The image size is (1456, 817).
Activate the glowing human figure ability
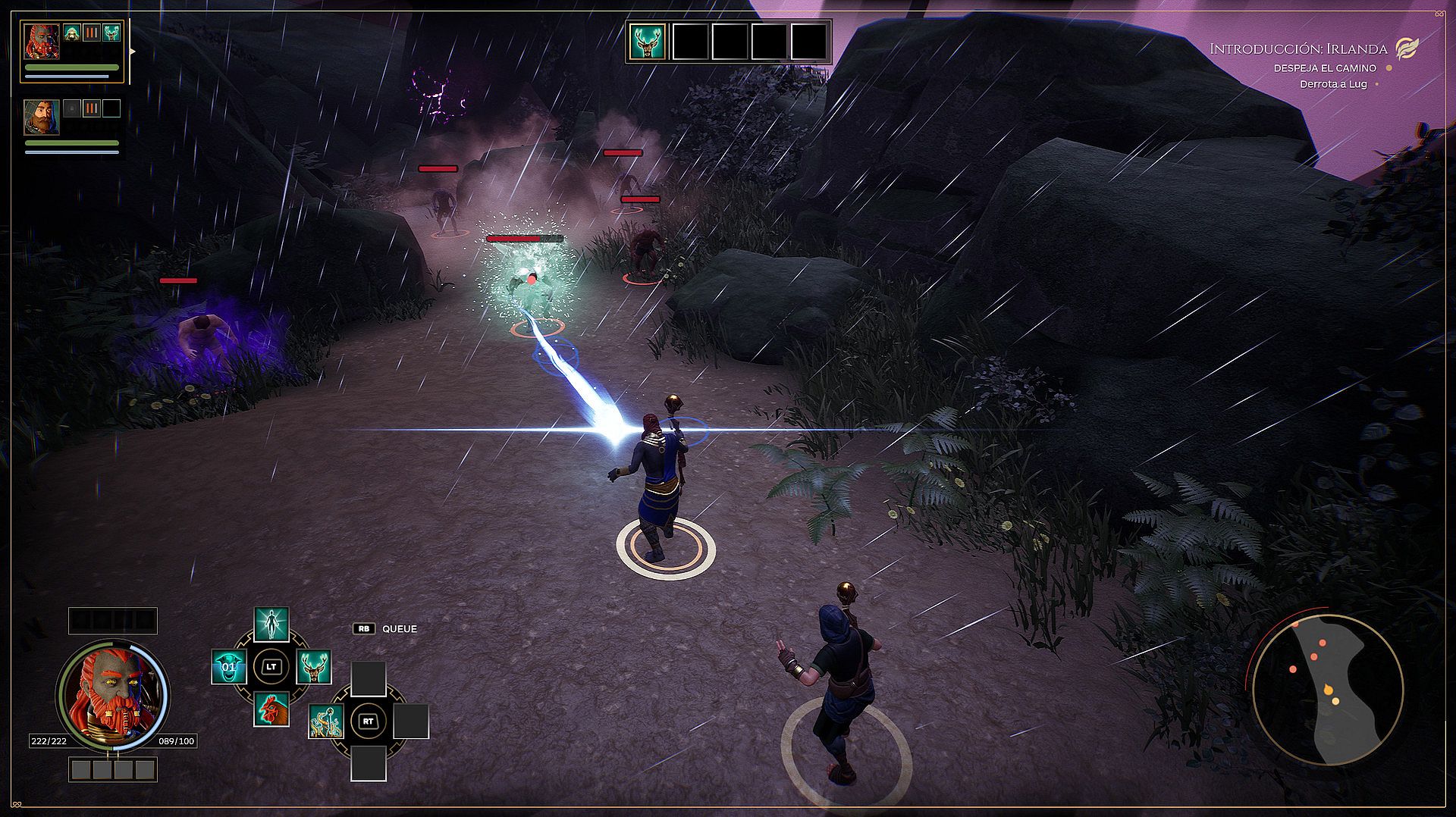pyautogui.click(x=271, y=624)
